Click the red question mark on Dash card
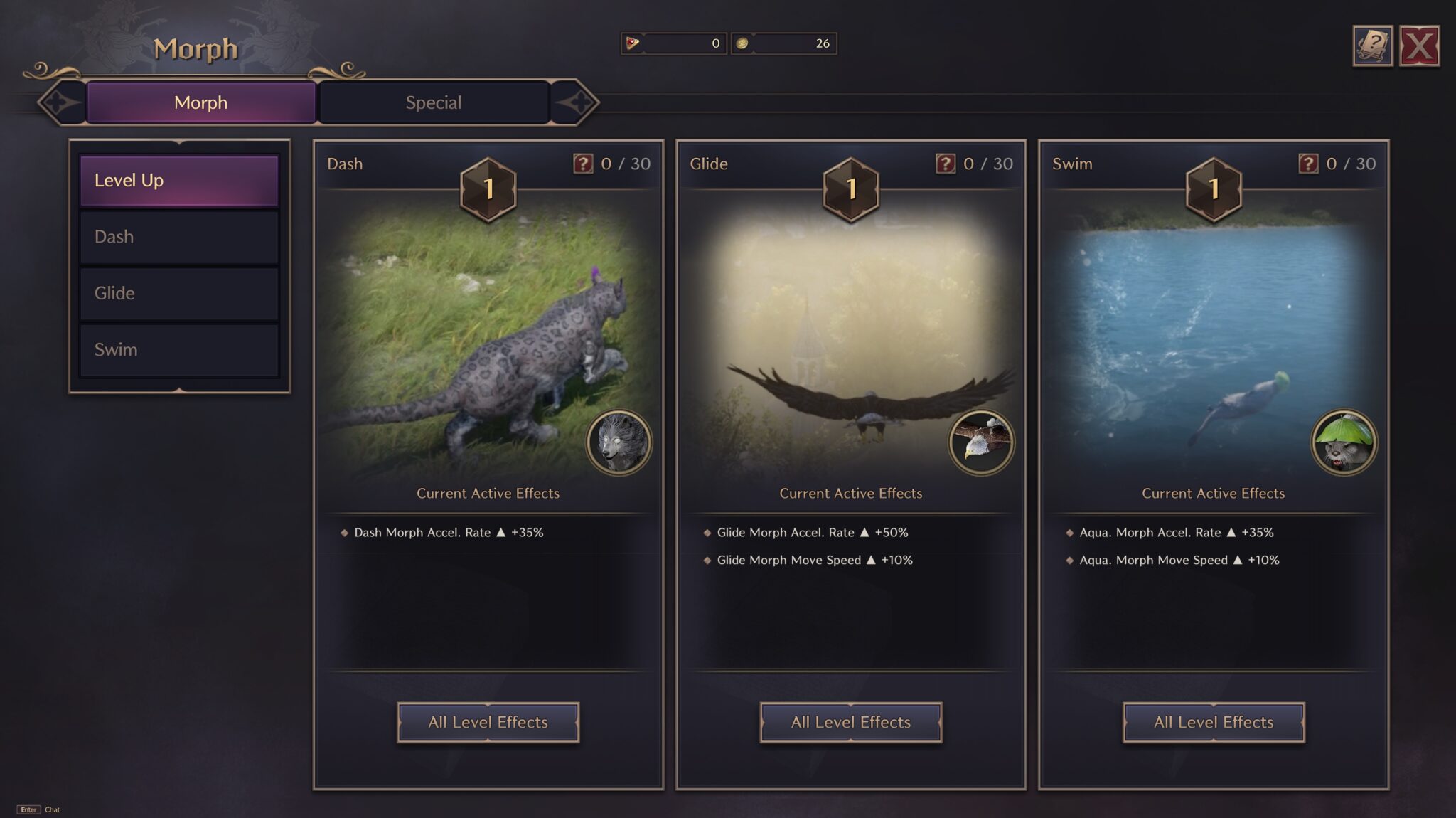Image resolution: width=1456 pixels, height=818 pixels. coord(582,164)
